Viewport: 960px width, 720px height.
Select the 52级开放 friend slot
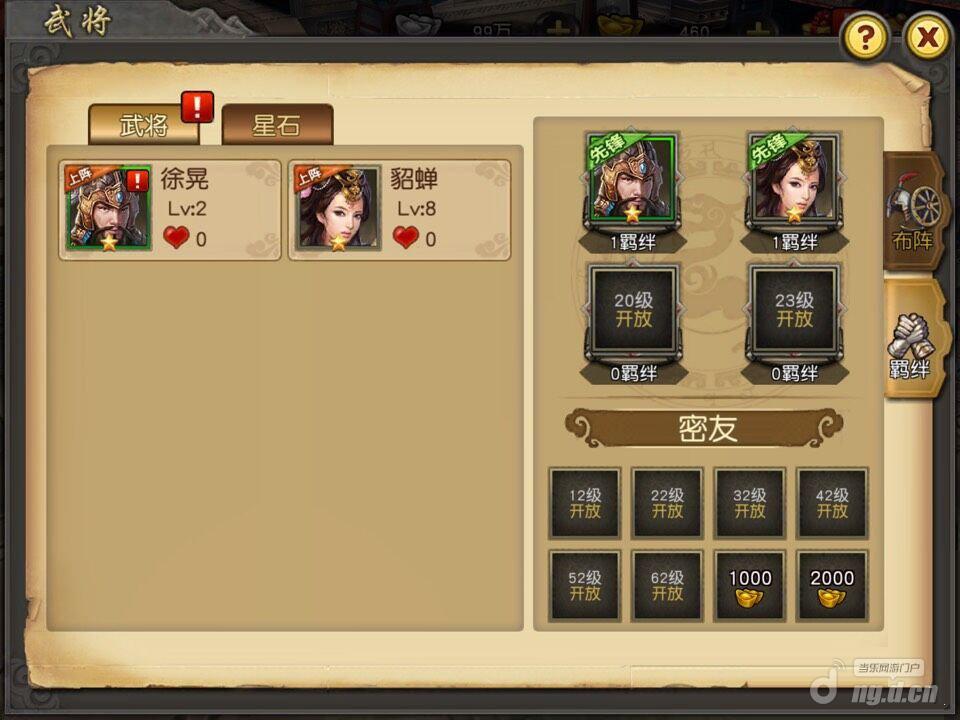pyautogui.click(x=585, y=585)
